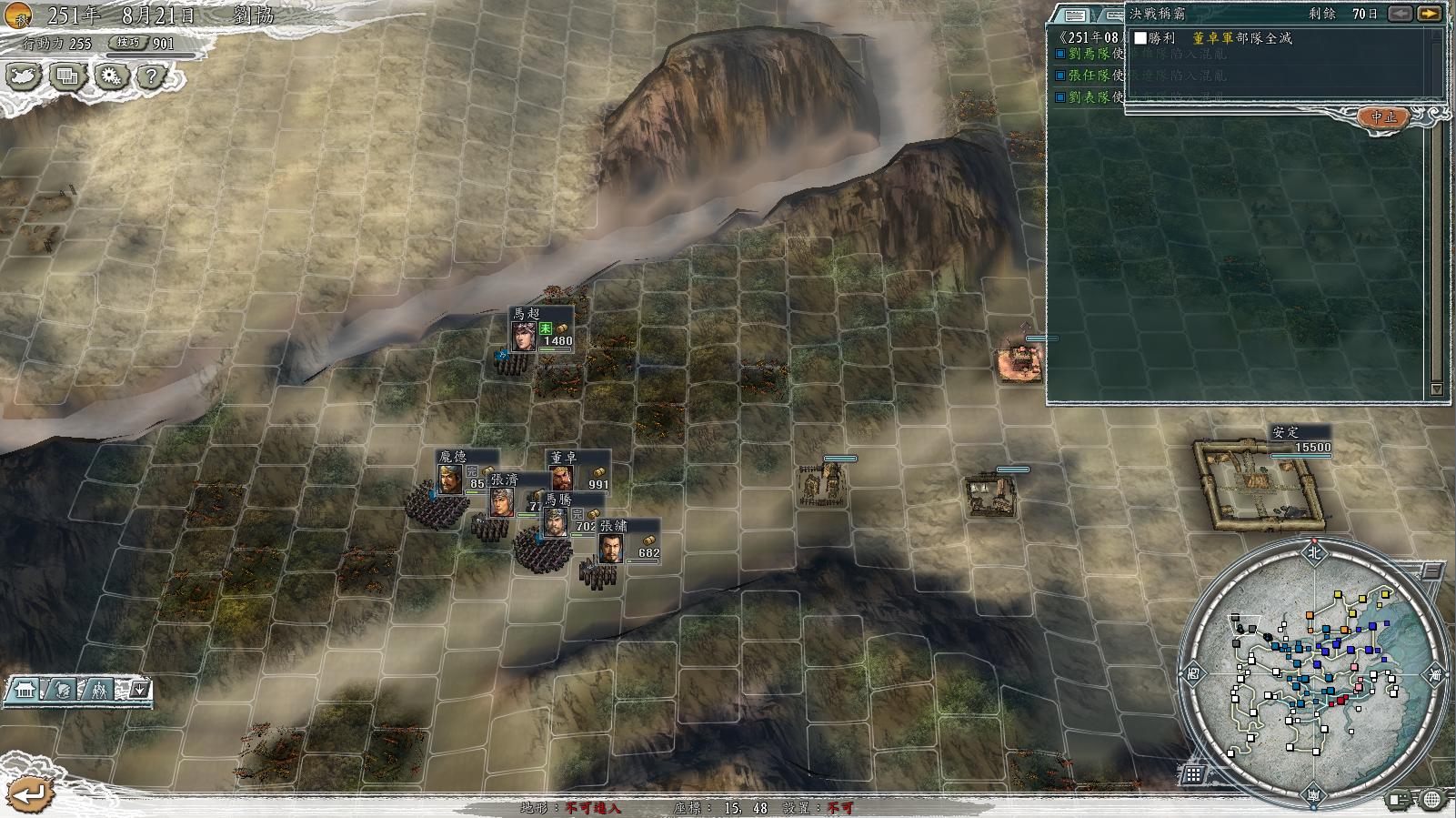Open the overlapping windows list button
The image size is (1456, 818).
point(67,76)
